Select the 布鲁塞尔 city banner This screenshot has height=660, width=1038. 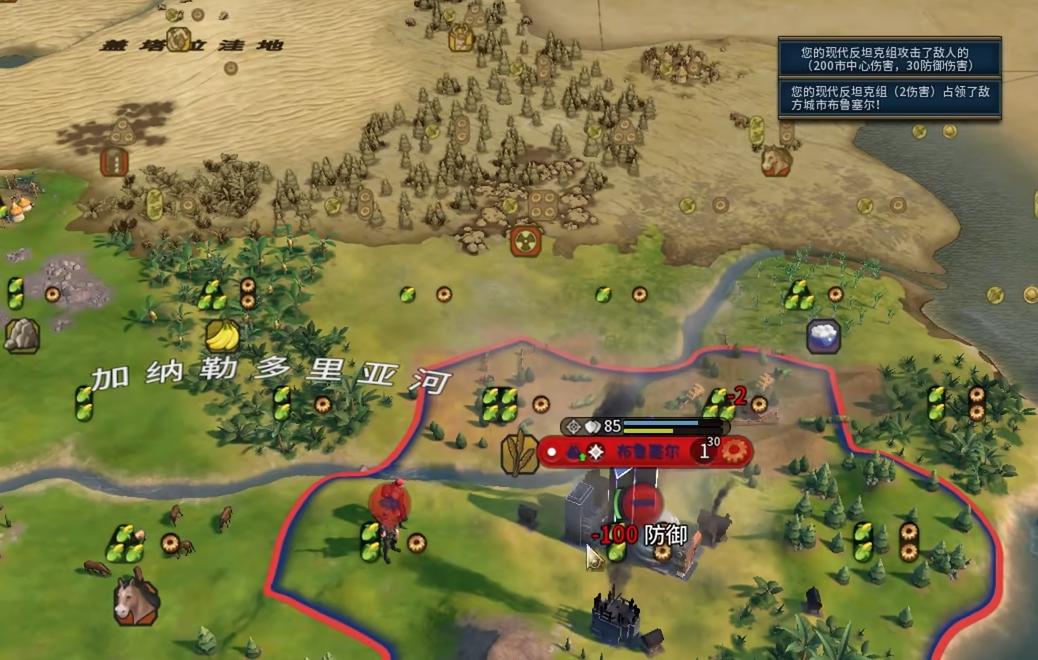[644, 452]
